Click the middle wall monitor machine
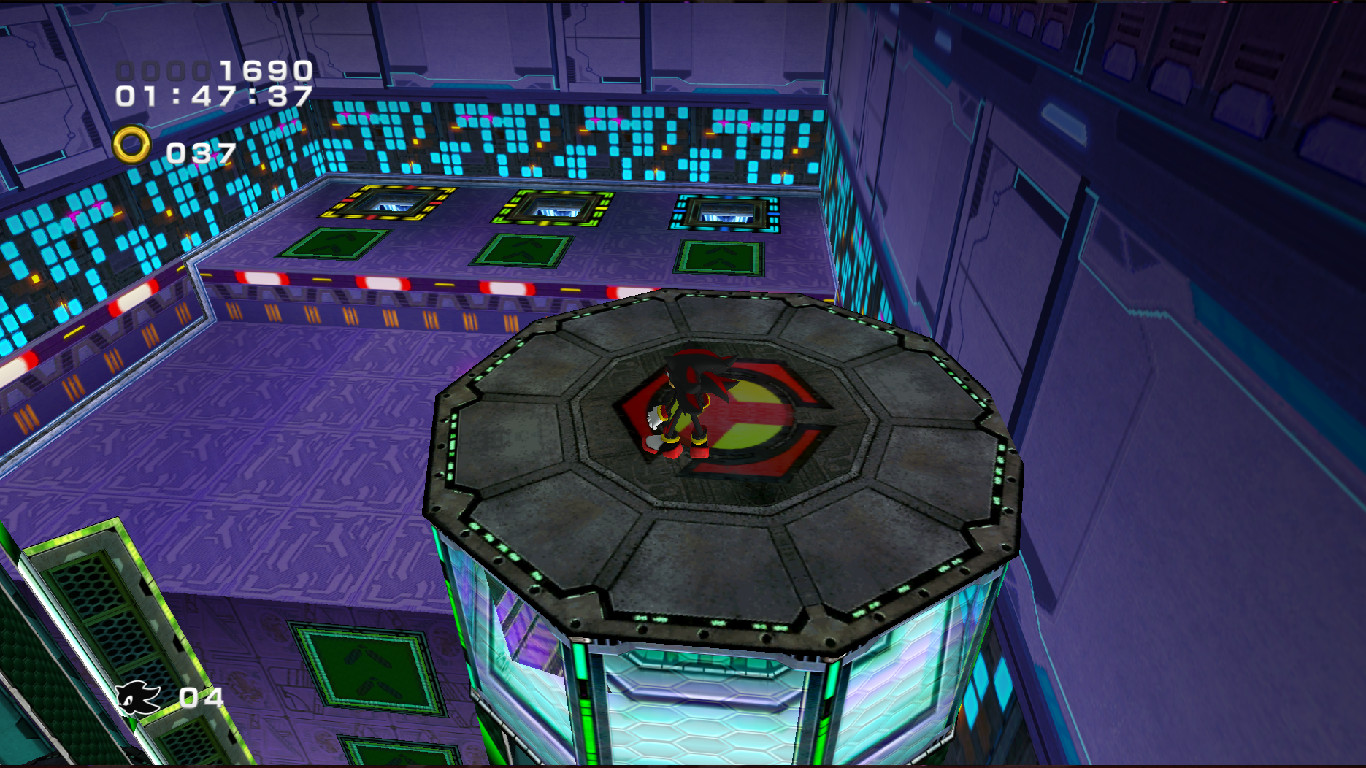 pyautogui.click(x=552, y=209)
